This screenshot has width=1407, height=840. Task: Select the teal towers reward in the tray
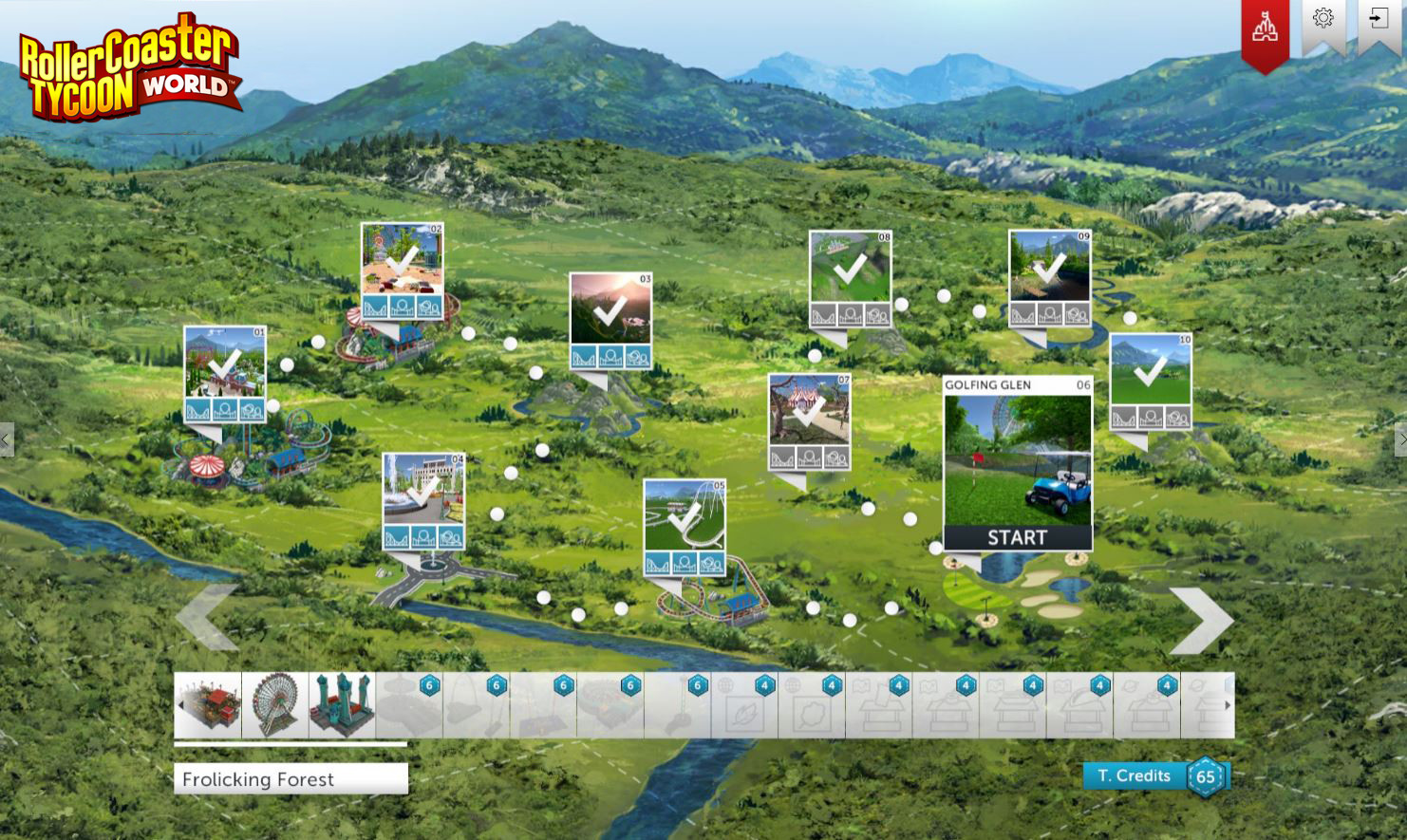(x=340, y=702)
